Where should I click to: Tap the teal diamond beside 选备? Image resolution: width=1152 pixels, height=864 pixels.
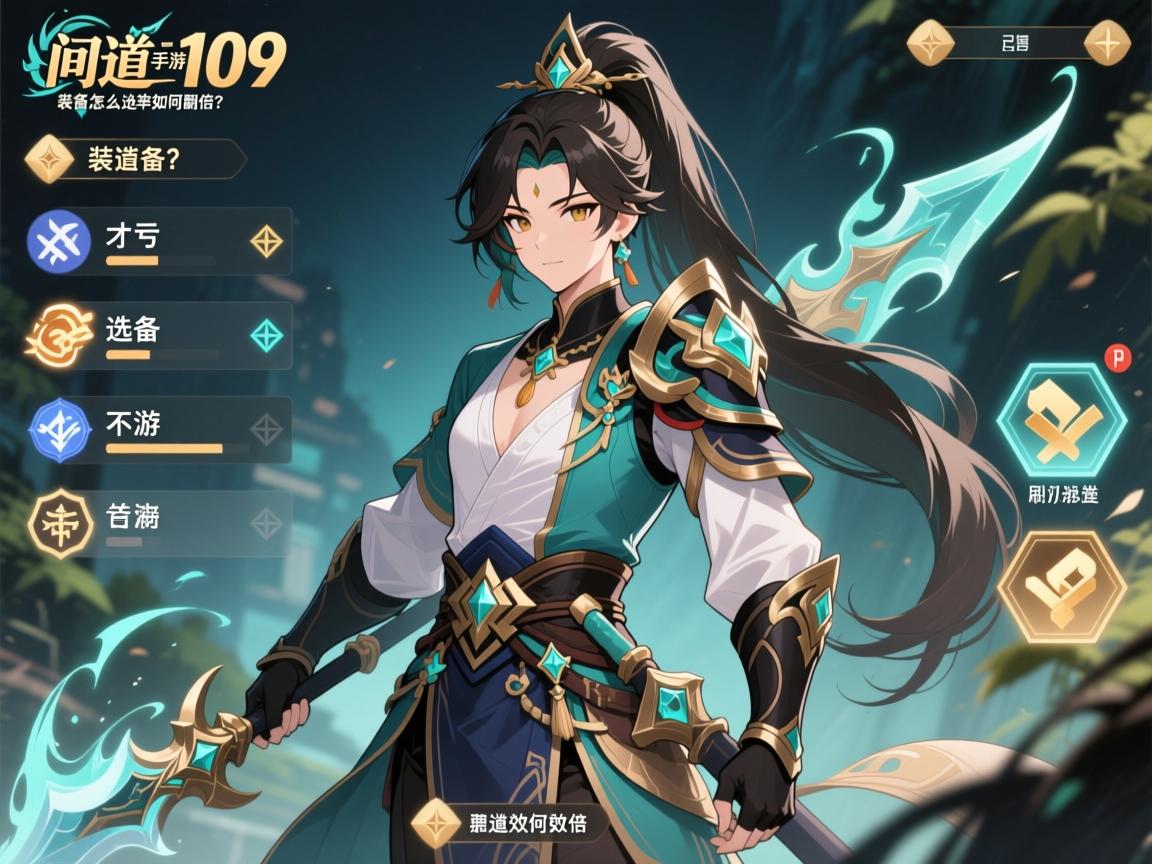point(266,335)
